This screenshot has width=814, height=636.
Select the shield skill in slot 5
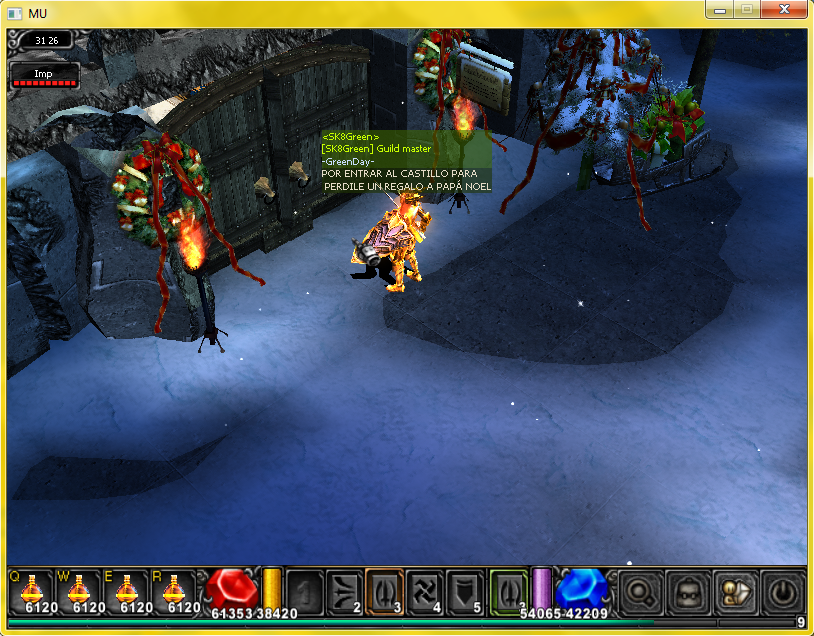pos(464,590)
